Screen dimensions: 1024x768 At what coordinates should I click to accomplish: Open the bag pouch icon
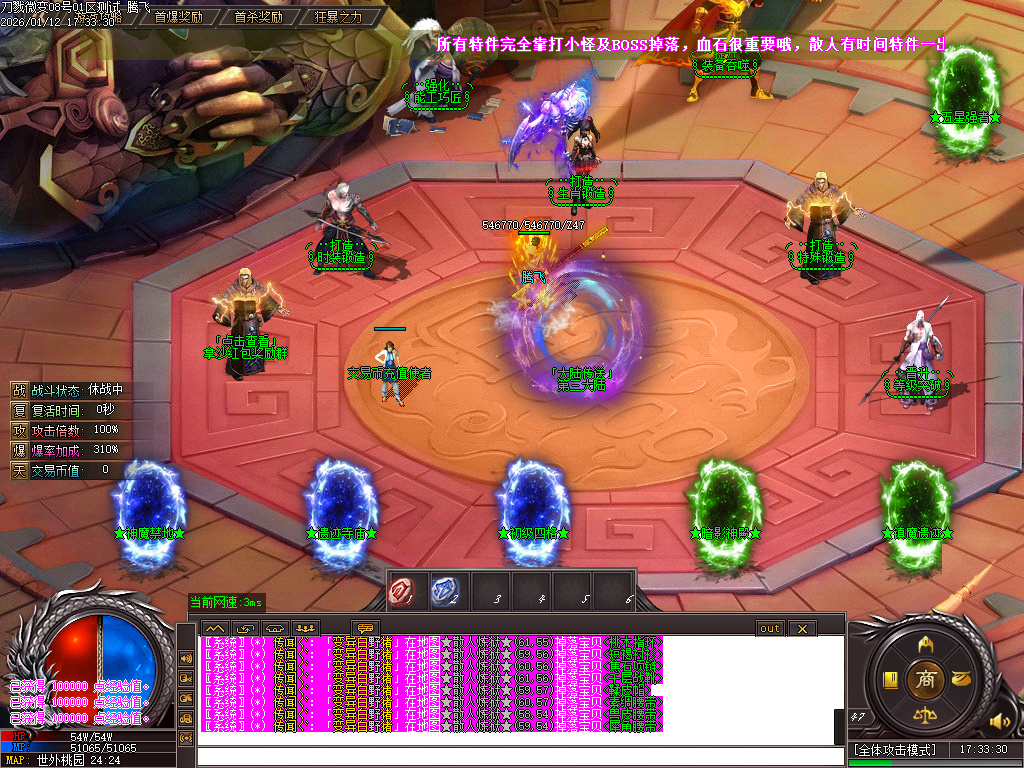(963, 679)
